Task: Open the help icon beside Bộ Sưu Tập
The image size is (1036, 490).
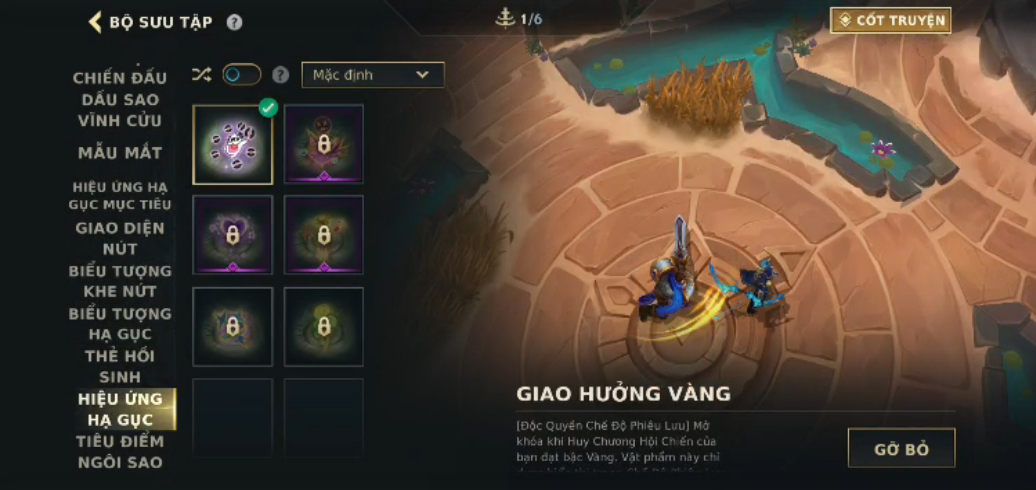Action: (x=234, y=22)
